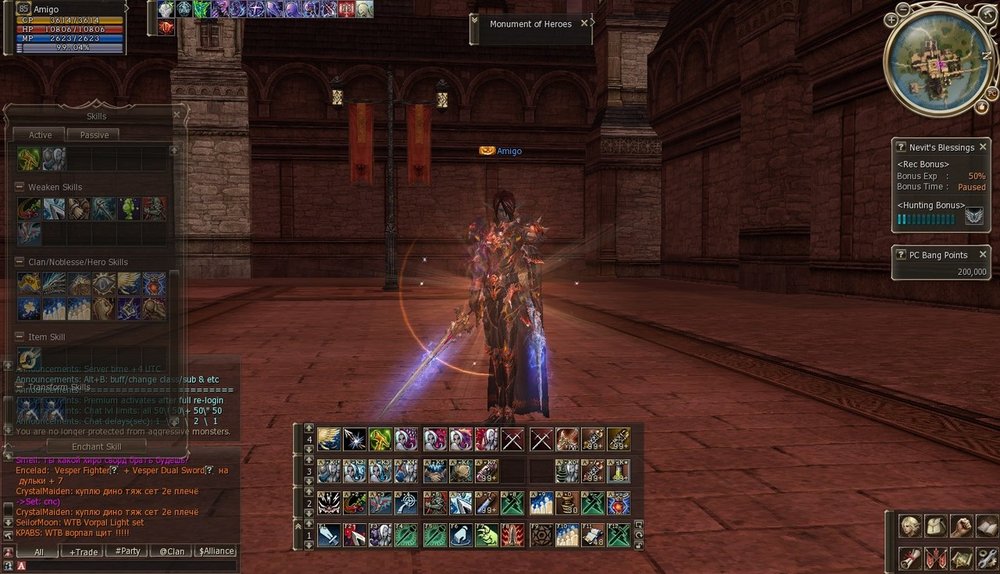The height and width of the screenshot is (574, 1000).
Task: Select the Active skills tab
Action: pyautogui.click(x=40, y=135)
